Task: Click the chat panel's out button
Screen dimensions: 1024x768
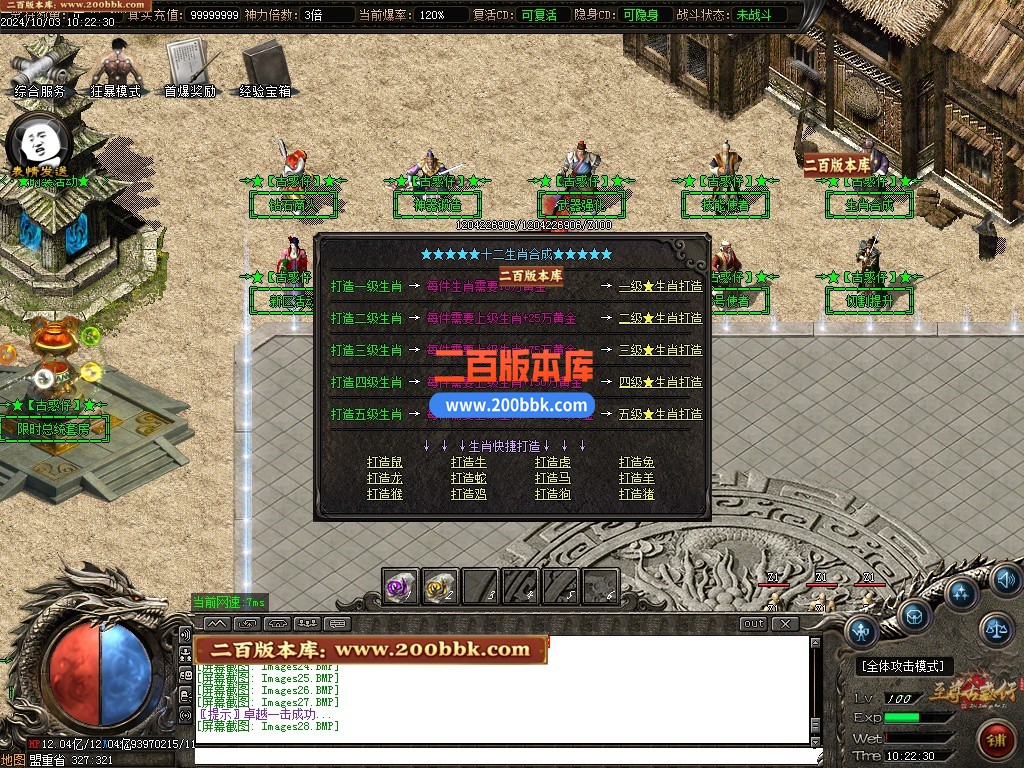Action: point(754,624)
